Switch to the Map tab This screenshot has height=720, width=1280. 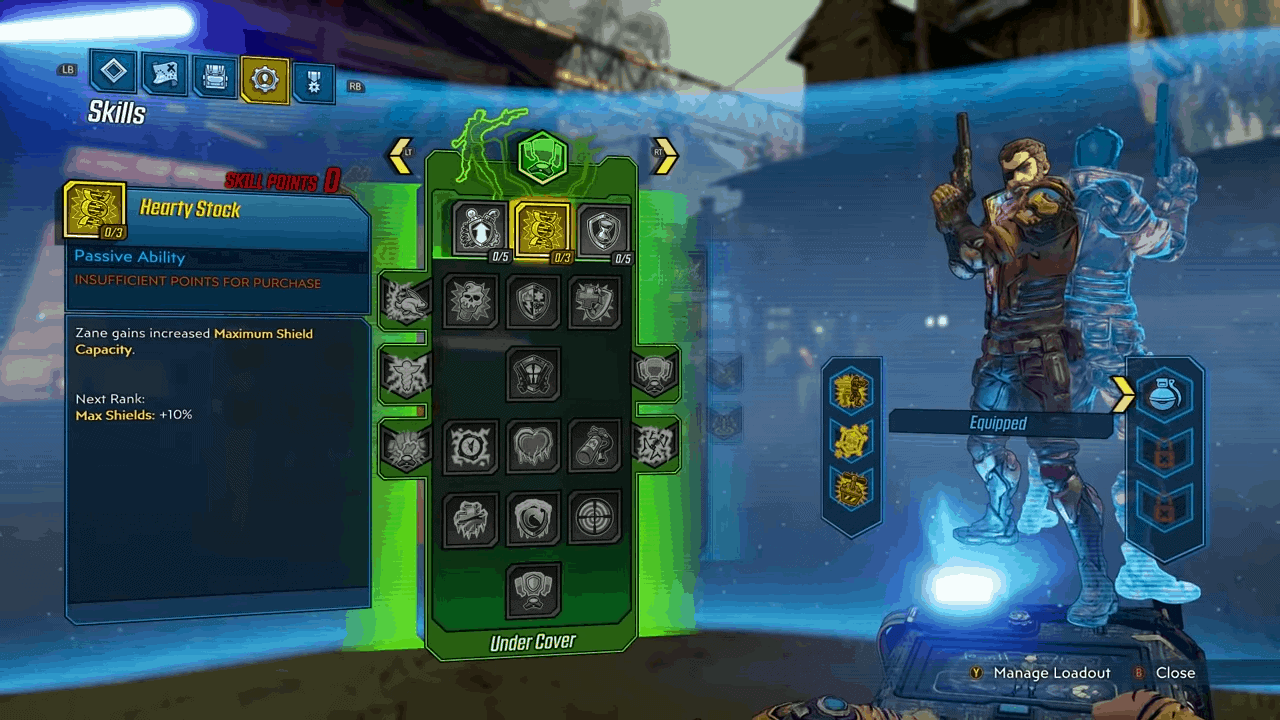click(164, 74)
